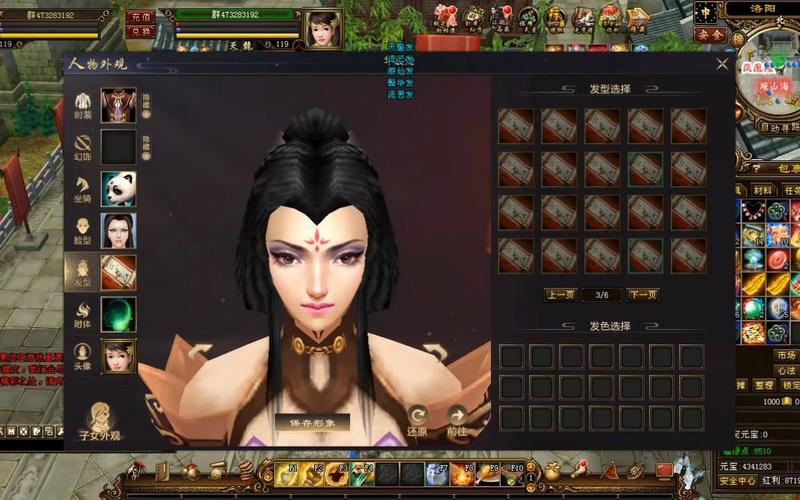
Task: Go to previous hairstyle page 上一页
Action: 560,295
